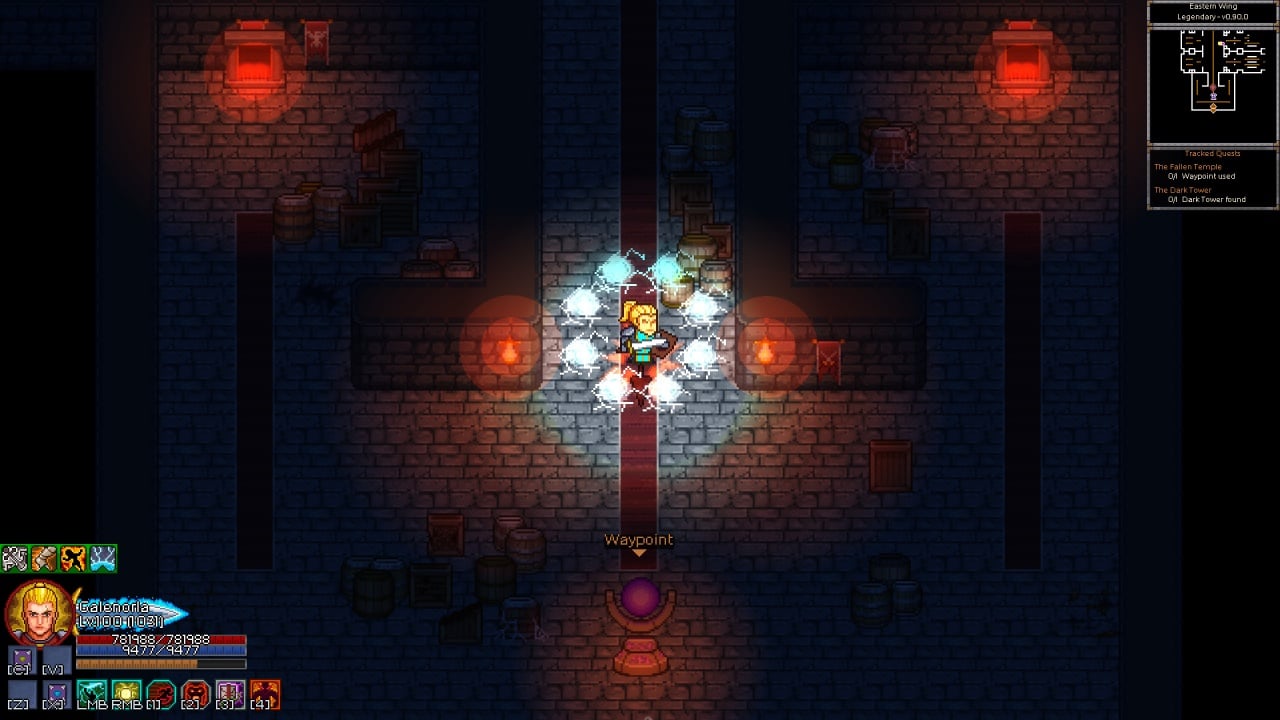1280x720 pixels.
Task: Click the flaming running figure buff icon
Action: click(x=73, y=558)
